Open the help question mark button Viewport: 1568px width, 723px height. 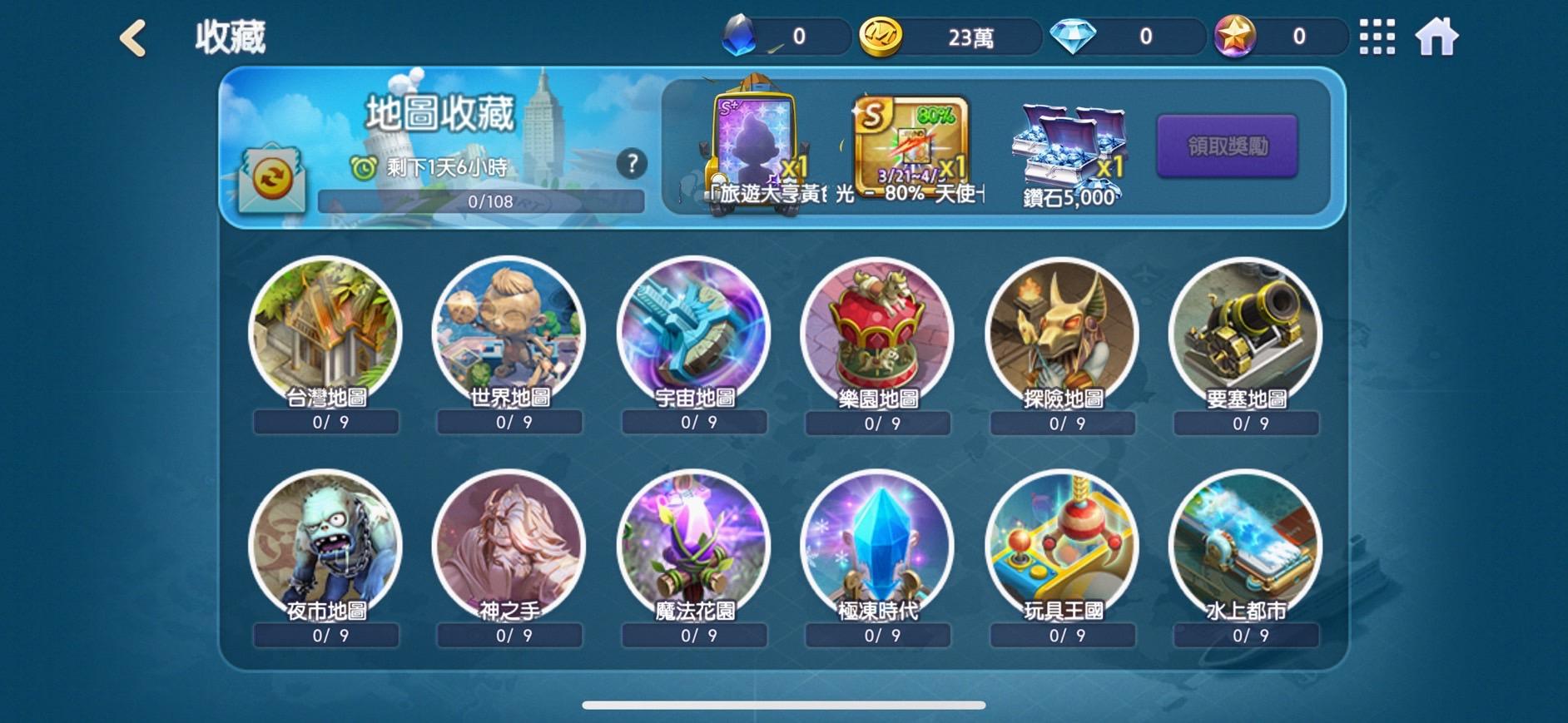point(631,163)
